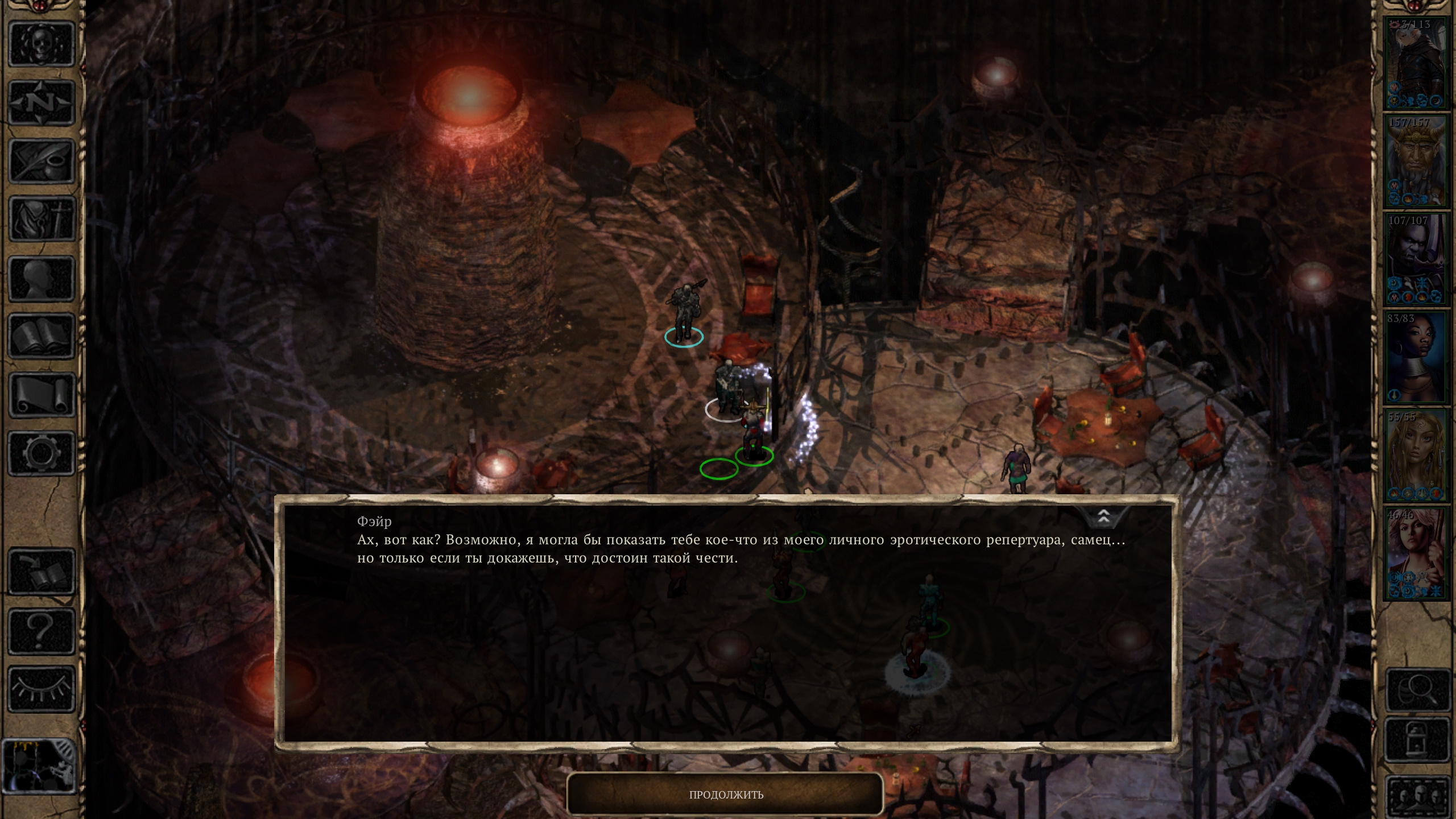Screen dimensions: 1456x819
Task: Open the character record head icon
Action: pos(42,279)
